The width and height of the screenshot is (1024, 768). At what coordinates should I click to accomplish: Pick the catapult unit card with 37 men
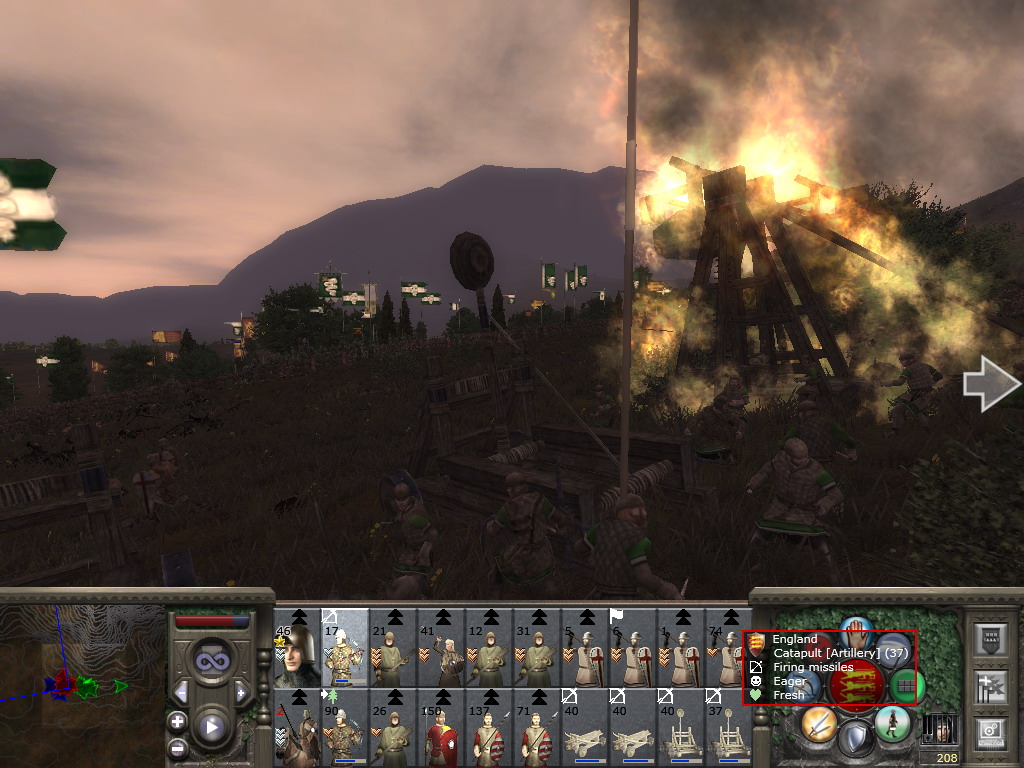(x=729, y=727)
